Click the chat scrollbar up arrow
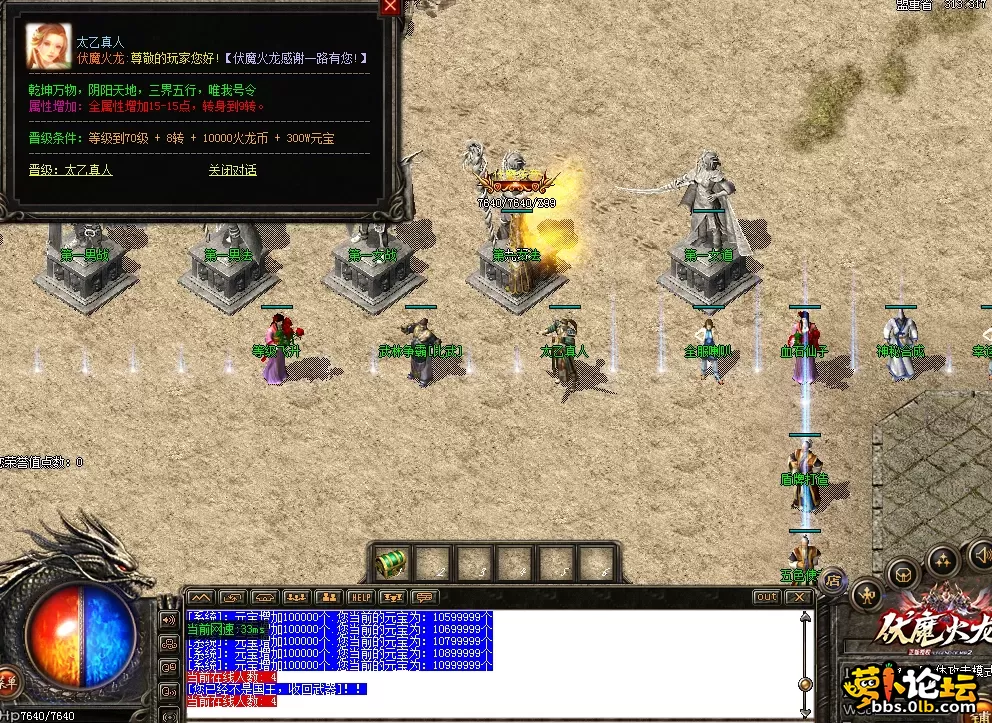 coord(805,616)
